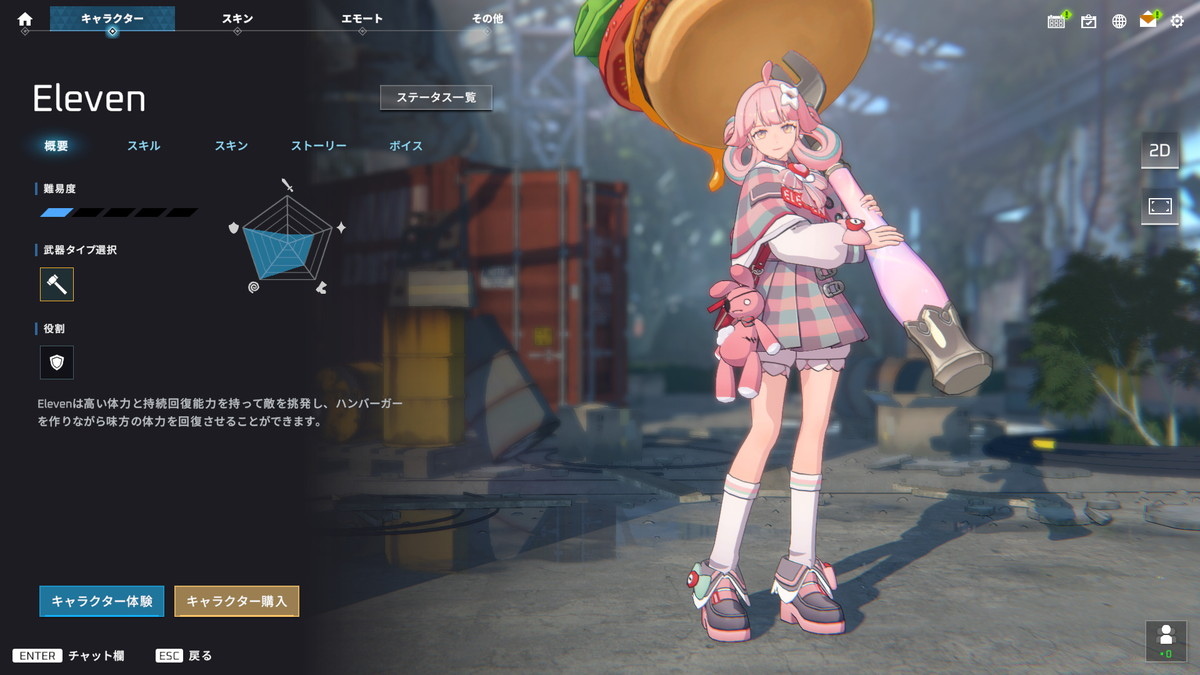Open the mail envelope icon

(1148, 21)
